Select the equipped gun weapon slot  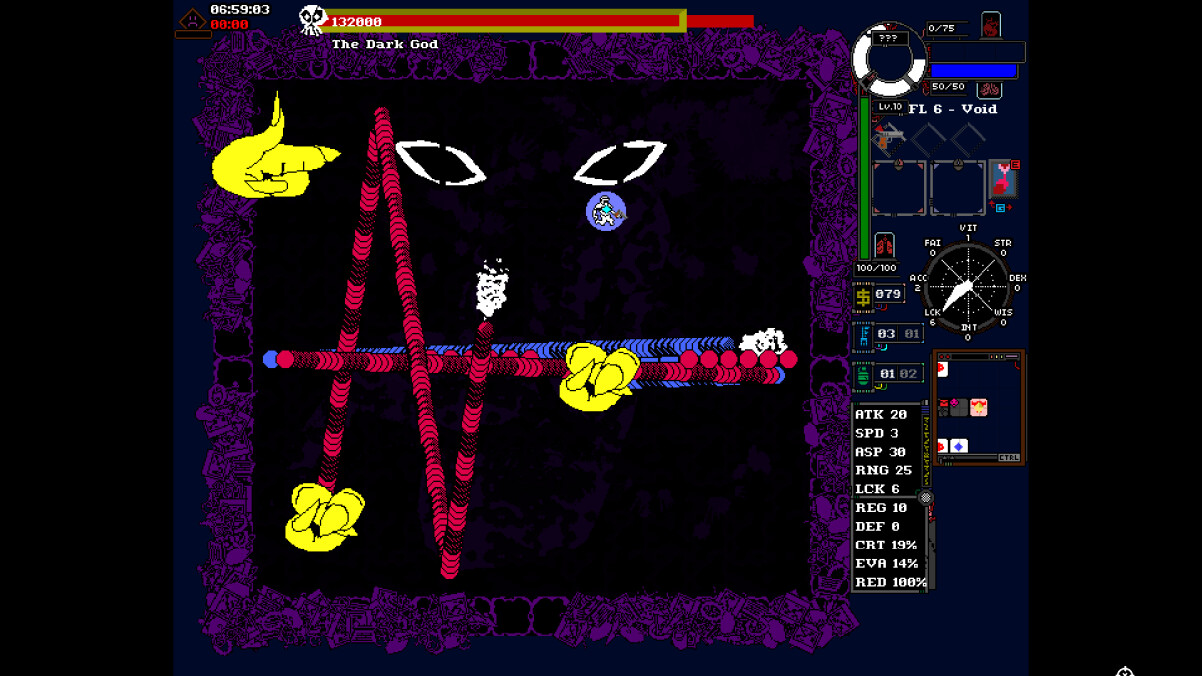coord(887,135)
